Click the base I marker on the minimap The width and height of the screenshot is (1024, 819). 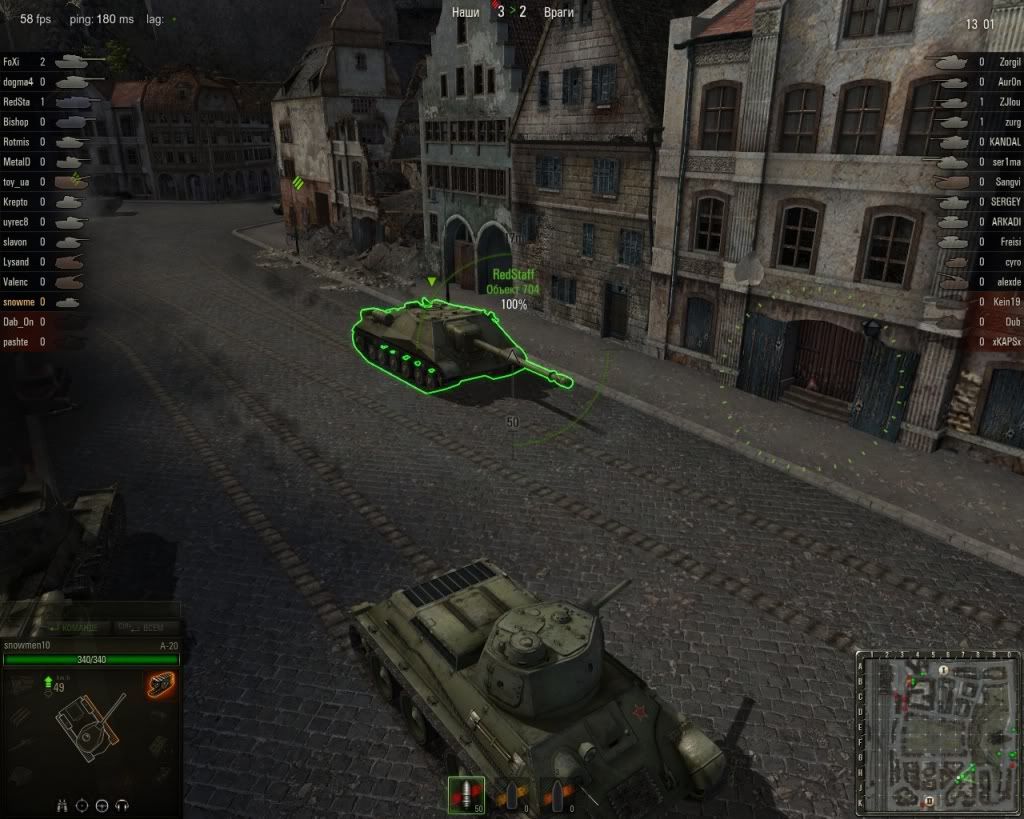942,668
